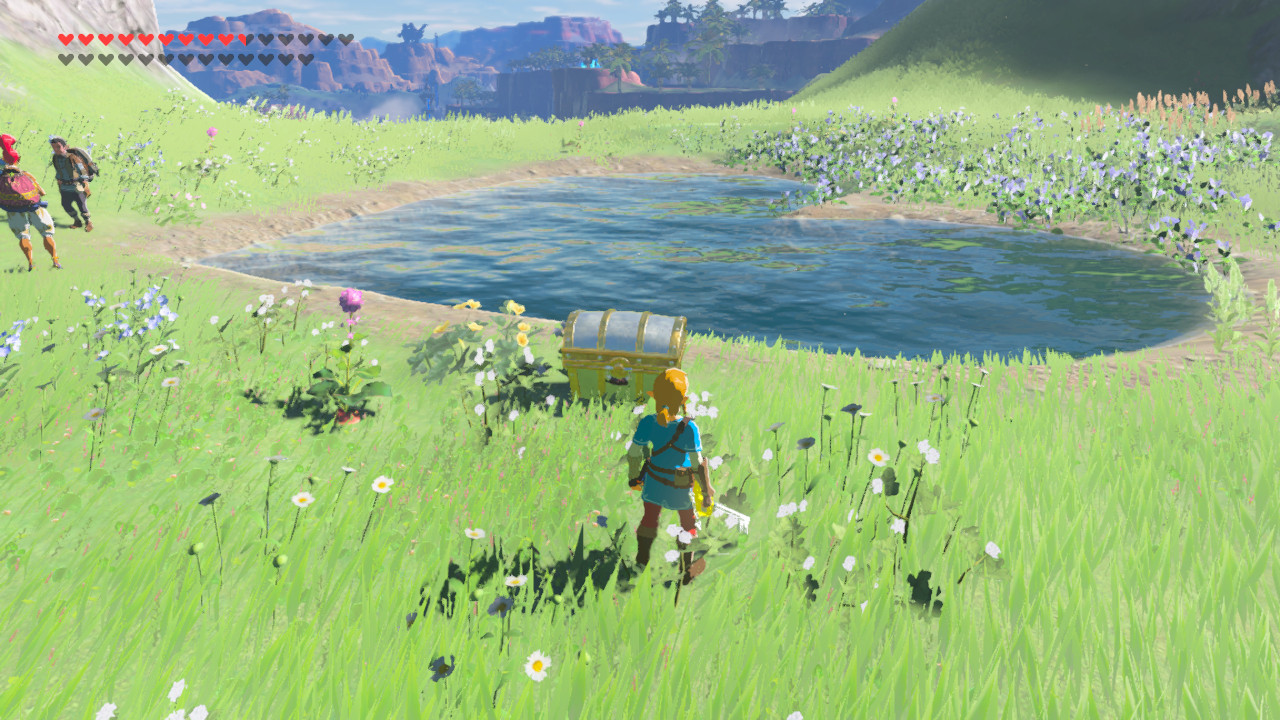Click the distant dragon statue on the horizon

(x=413, y=30)
